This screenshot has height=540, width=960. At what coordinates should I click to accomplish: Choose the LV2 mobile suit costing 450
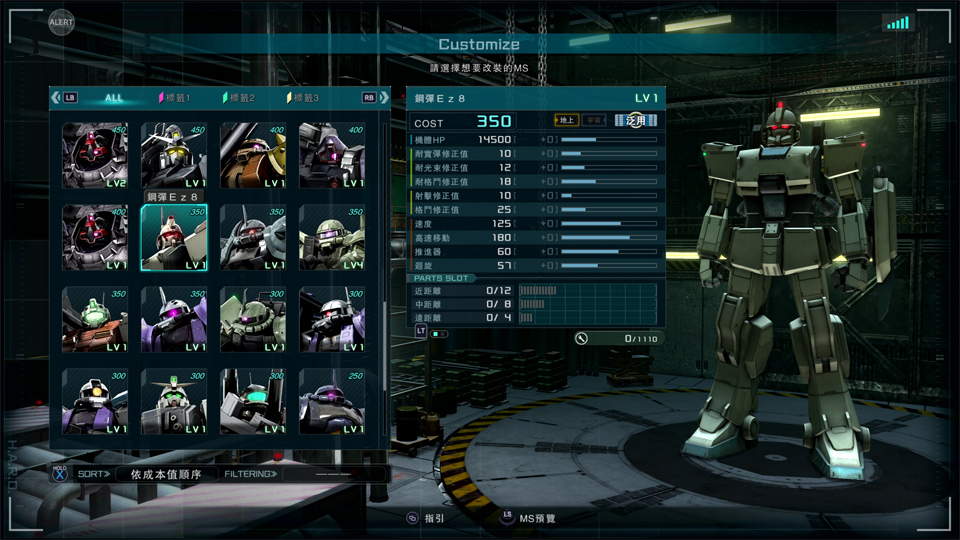pos(95,156)
